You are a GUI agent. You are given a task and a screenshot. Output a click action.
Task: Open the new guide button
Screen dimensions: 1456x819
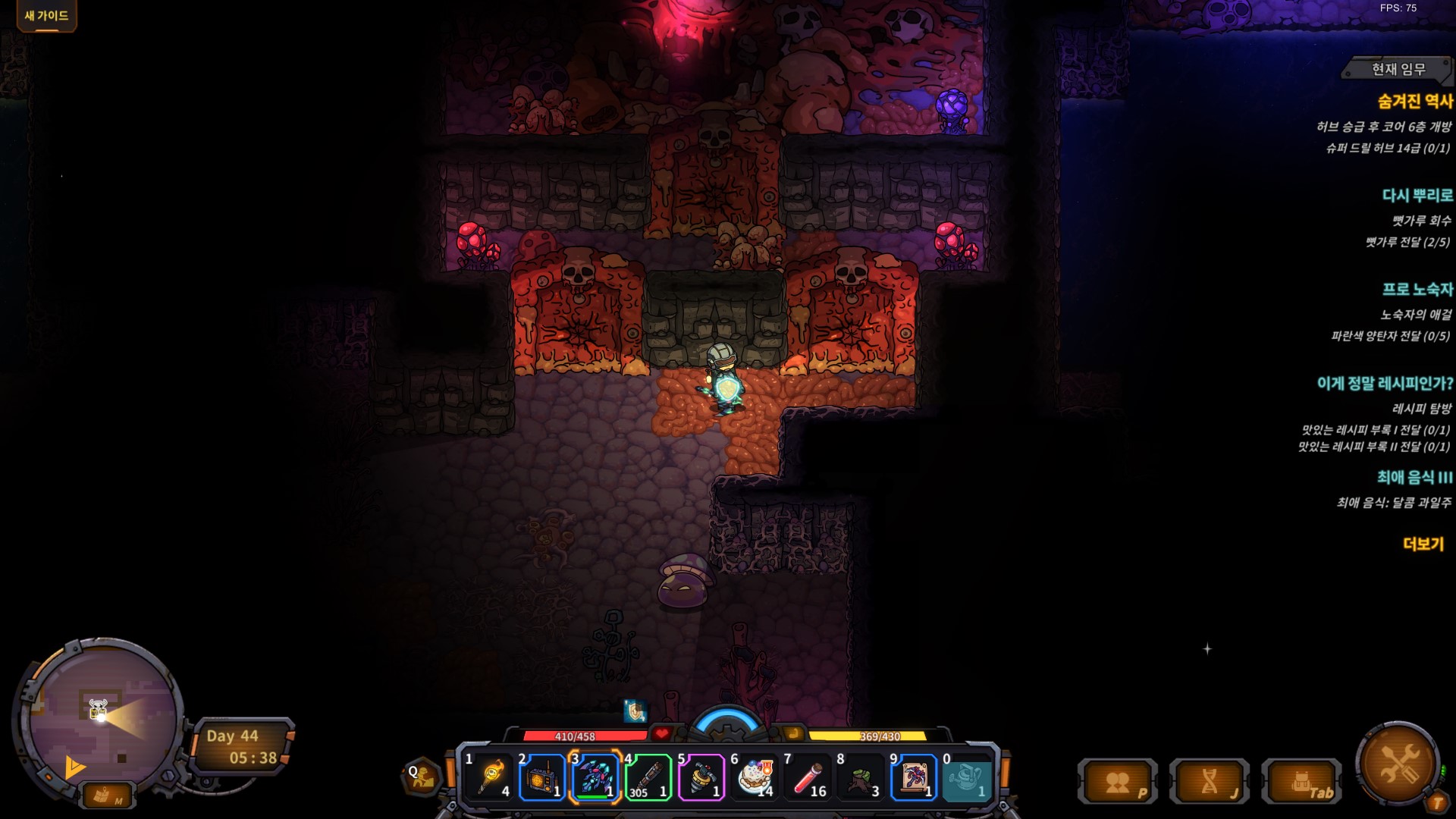point(46,16)
